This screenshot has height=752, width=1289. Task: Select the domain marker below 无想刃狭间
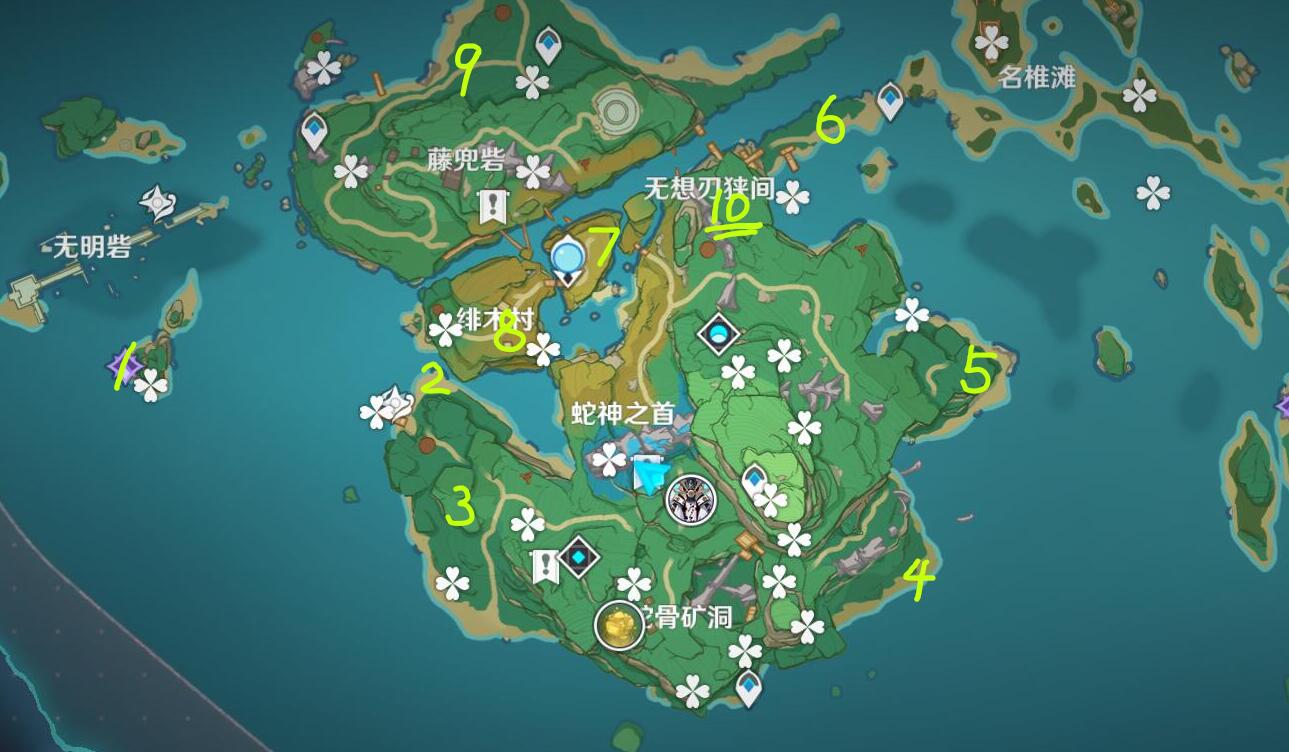[x=718, y=334]
